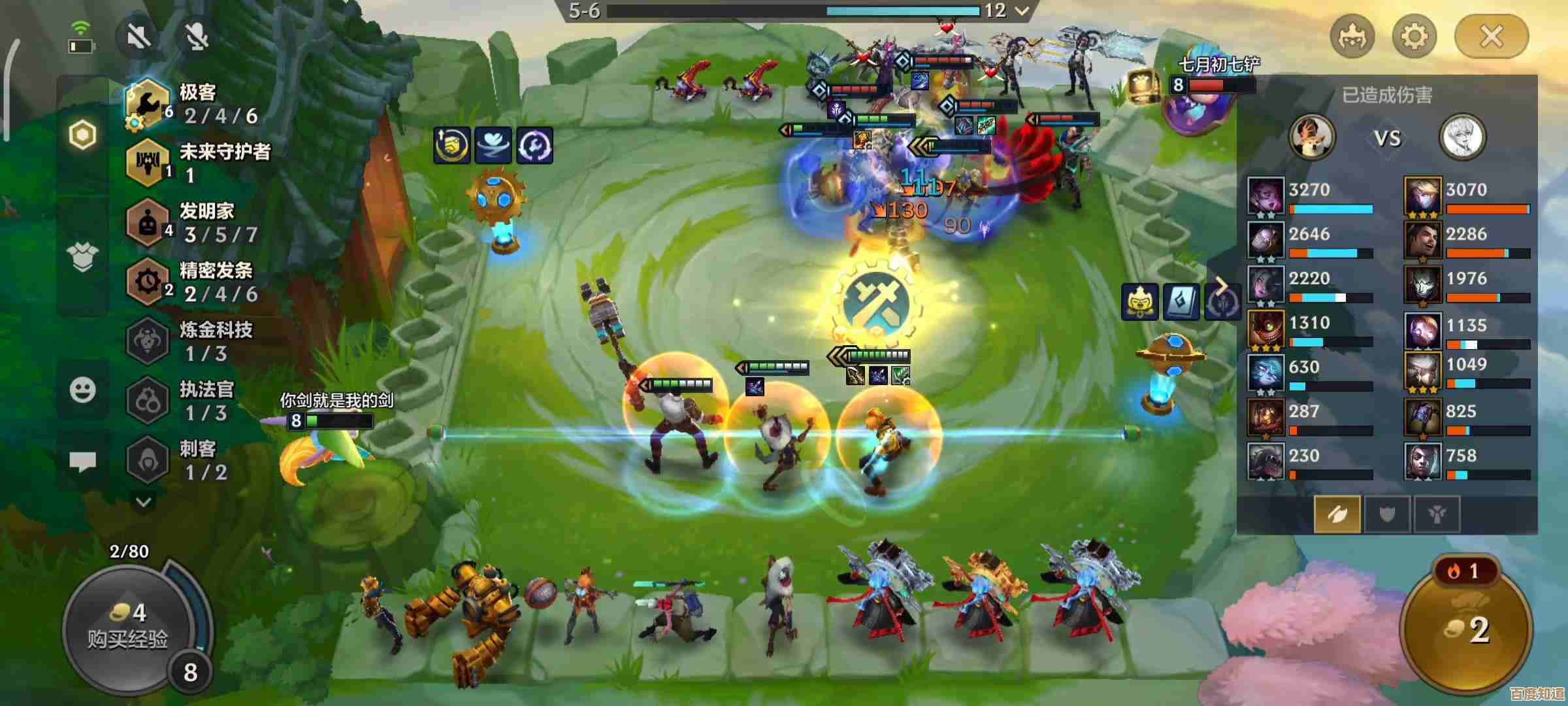Toggle the muted speaker button
The height and width of the screenshot is (706, 1568).
[x=139, y=37]
